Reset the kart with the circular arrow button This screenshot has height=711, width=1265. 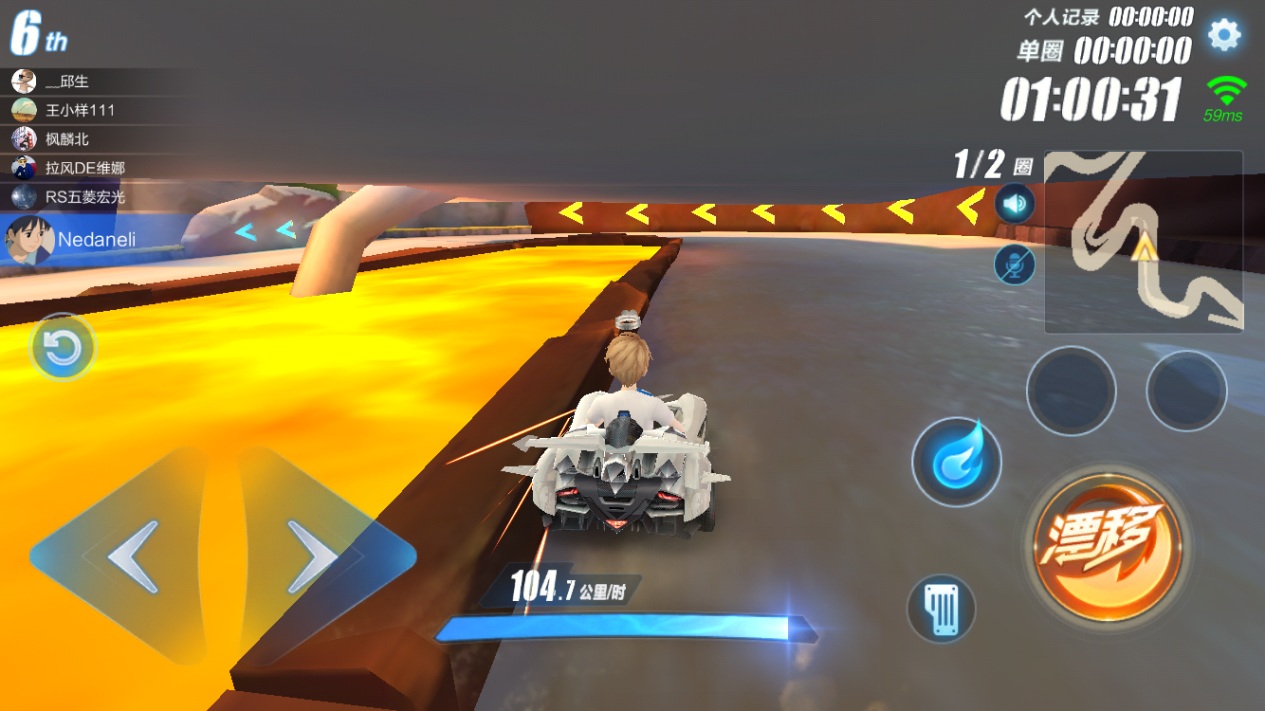63,348
